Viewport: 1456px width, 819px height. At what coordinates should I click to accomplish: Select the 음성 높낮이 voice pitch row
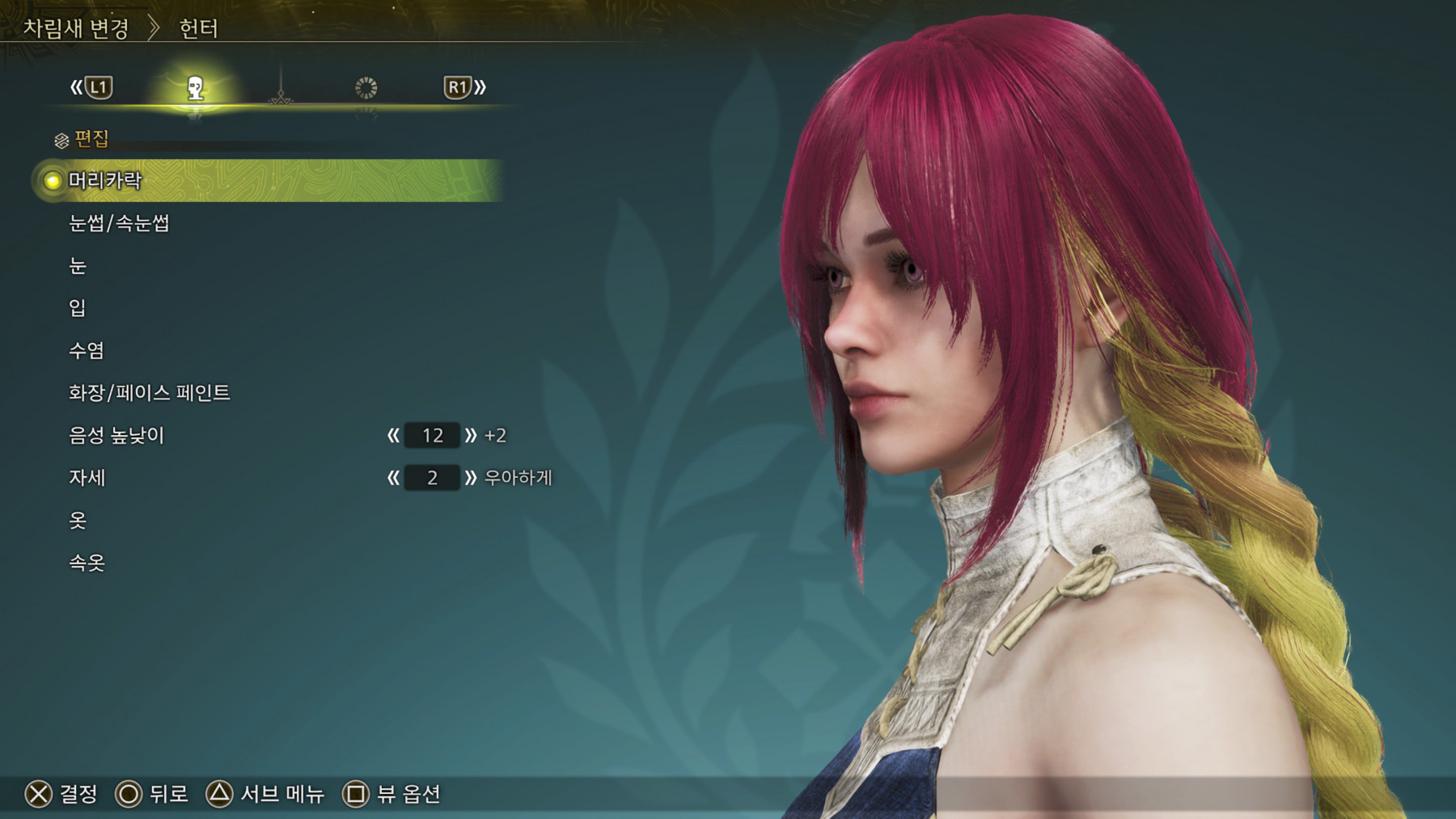point(116,436)
